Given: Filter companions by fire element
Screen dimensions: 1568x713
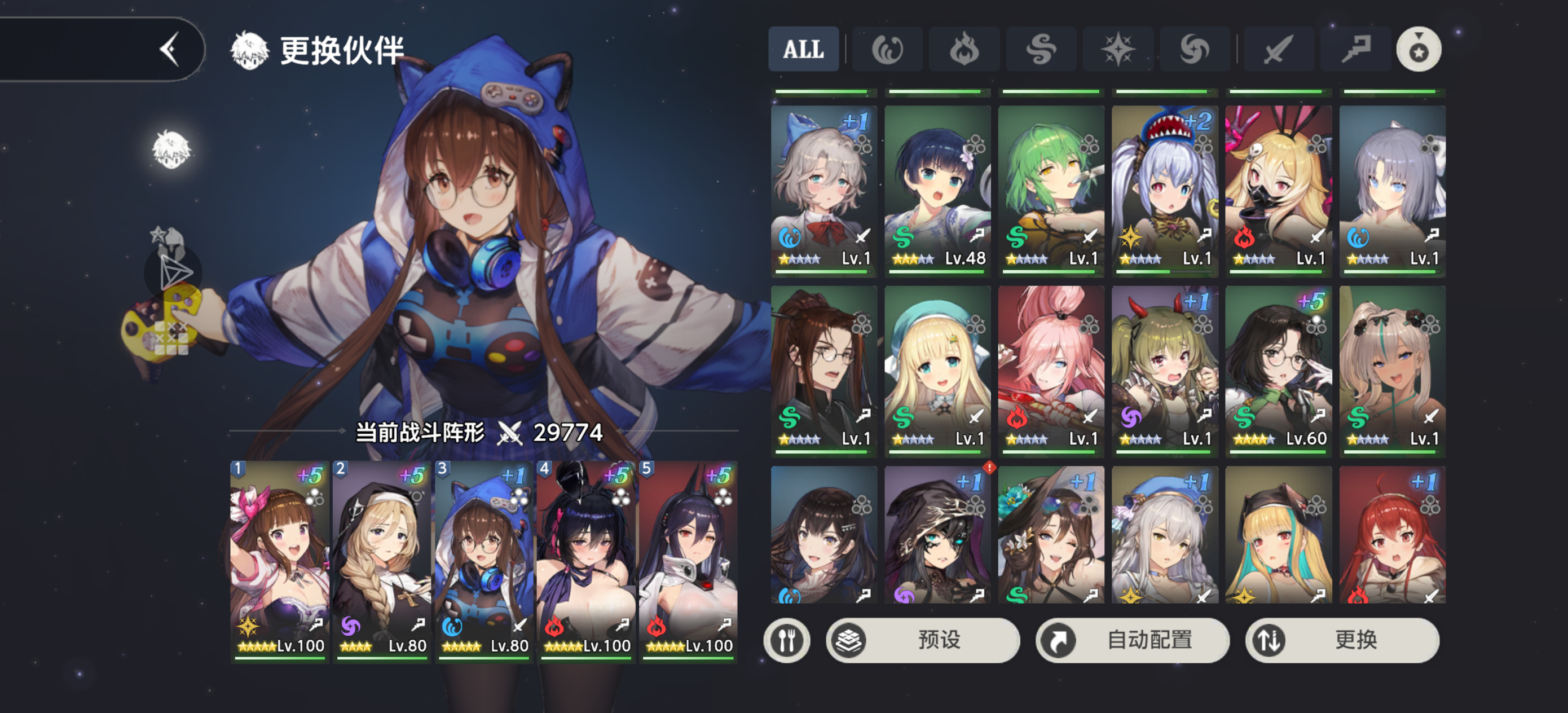Looking at the screenshot, I should tap(963, 49).
